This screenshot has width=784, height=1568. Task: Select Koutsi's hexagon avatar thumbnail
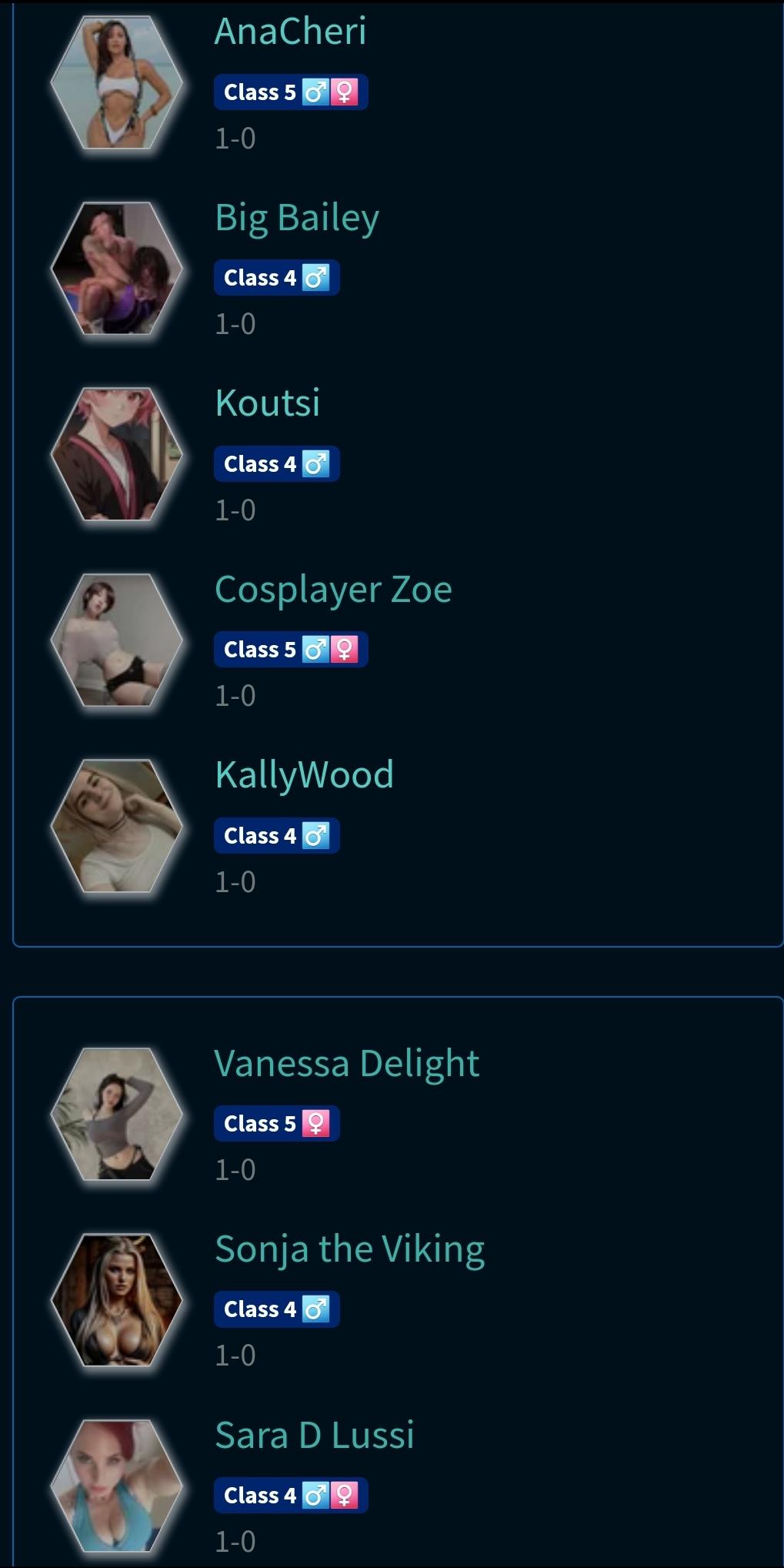click(116, 454)
